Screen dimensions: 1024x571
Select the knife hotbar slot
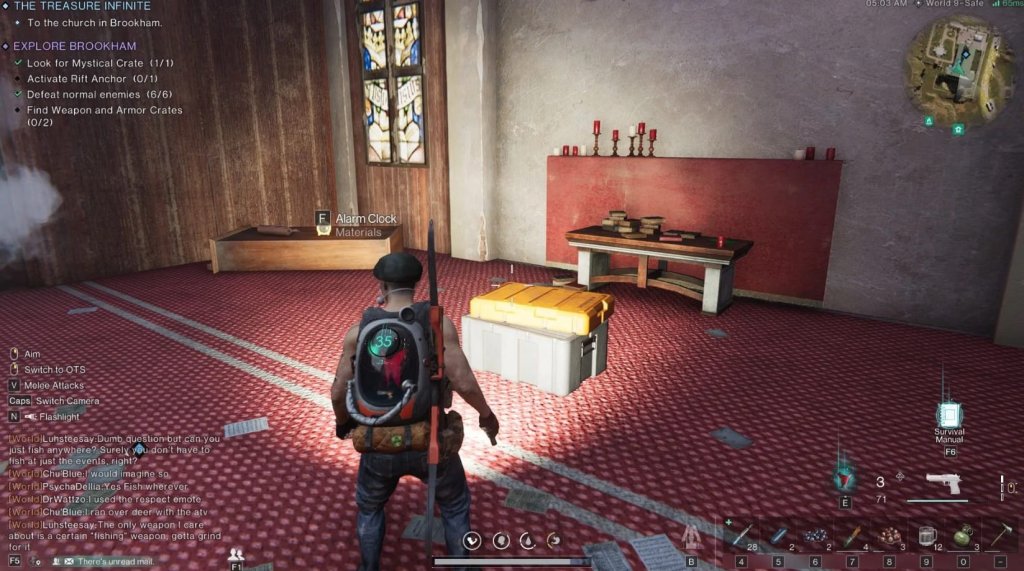[x=851, y=535]
